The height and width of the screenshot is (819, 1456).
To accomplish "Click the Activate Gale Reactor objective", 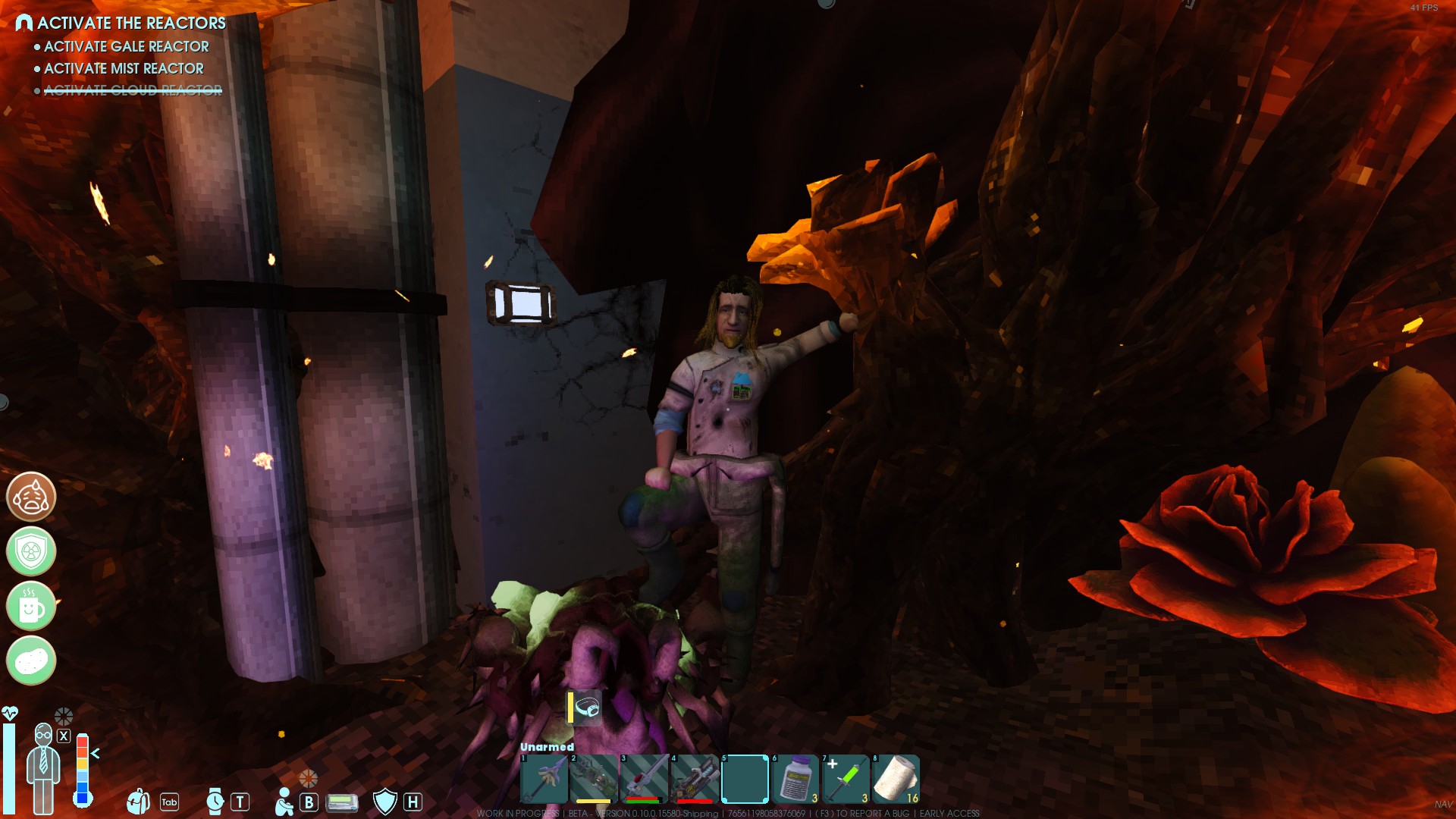I will click(126, 46).
